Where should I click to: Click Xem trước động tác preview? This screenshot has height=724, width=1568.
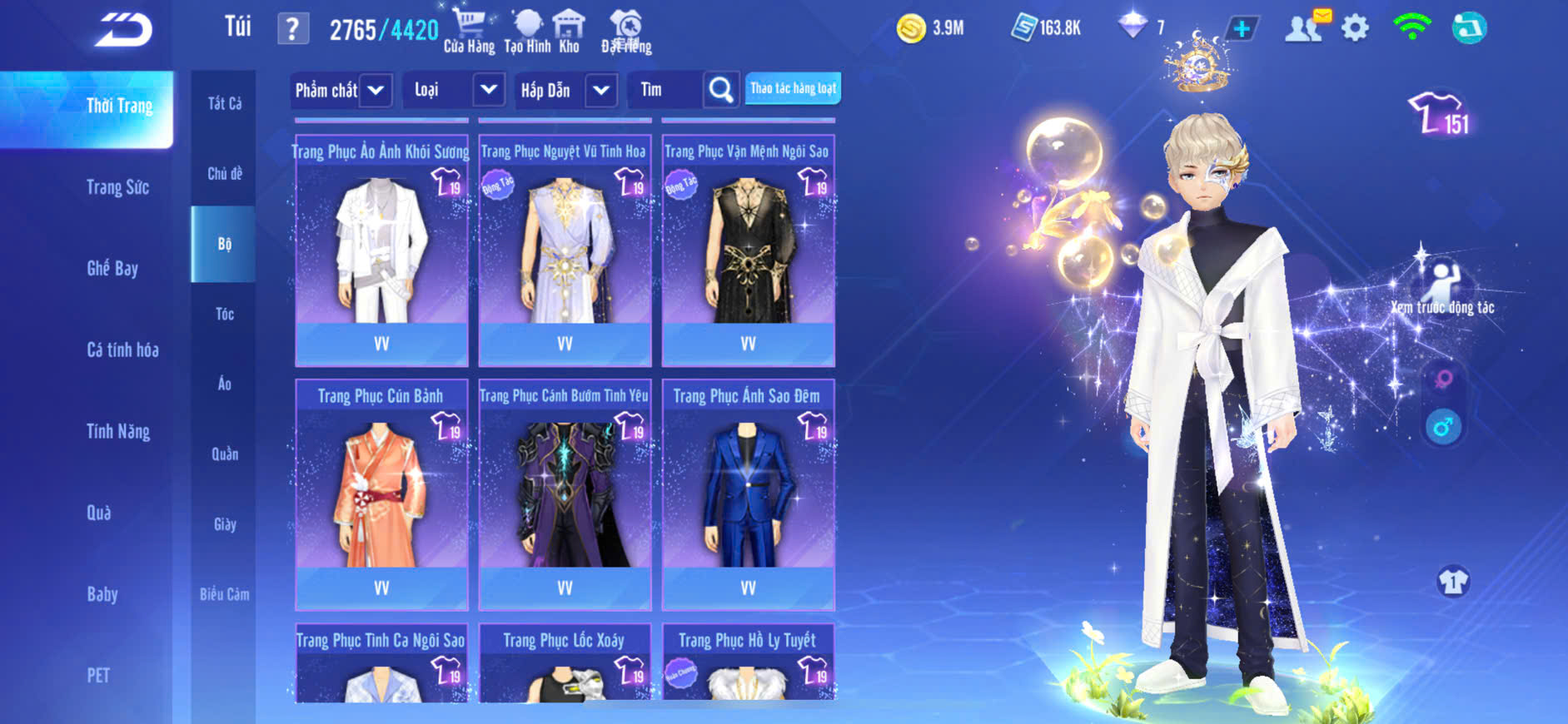[x=1442, y=289]
